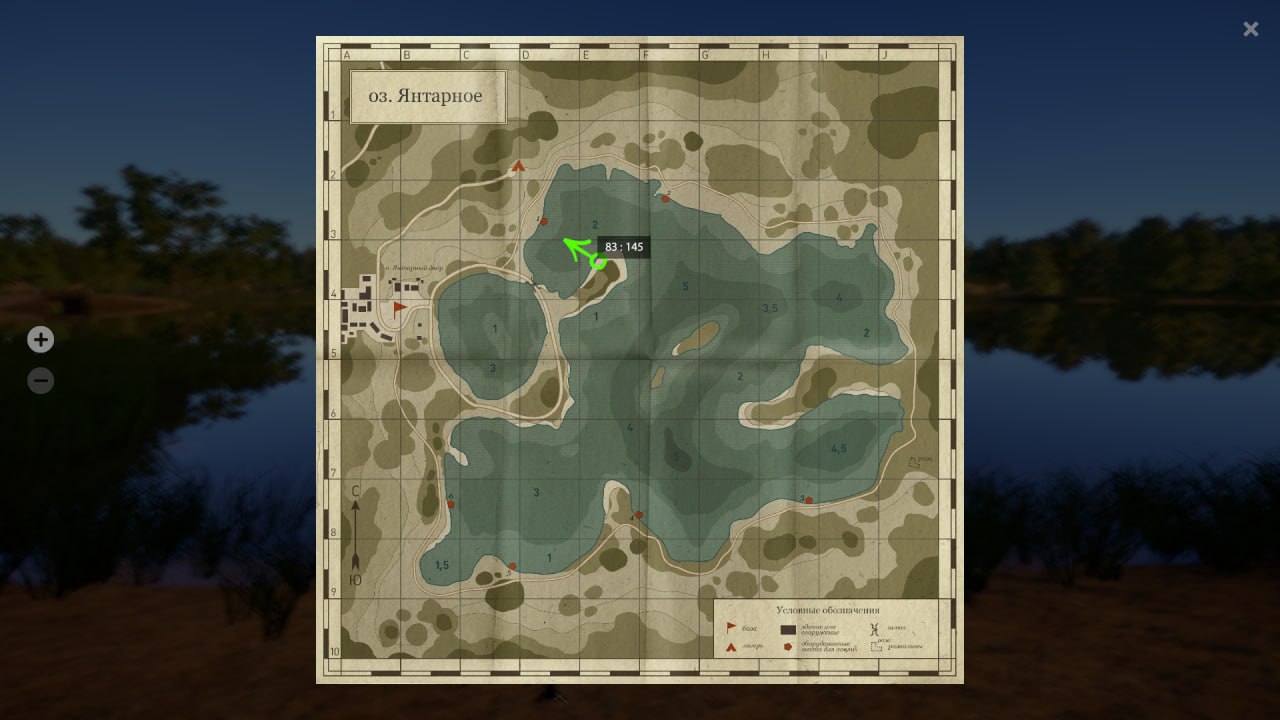Click the fishing spot marker on northeast shore
The image size is (1280, 720).
[x=666, y=198]
